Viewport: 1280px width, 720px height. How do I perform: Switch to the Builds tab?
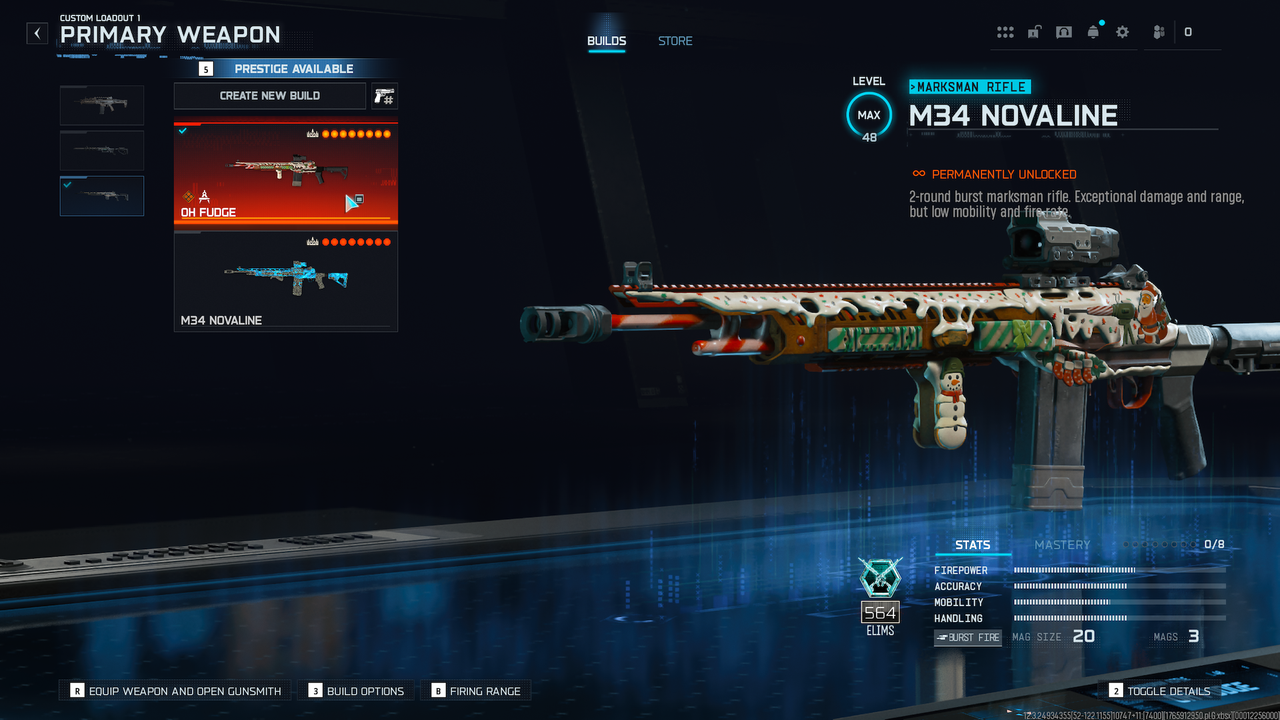(x=606, y=41)
